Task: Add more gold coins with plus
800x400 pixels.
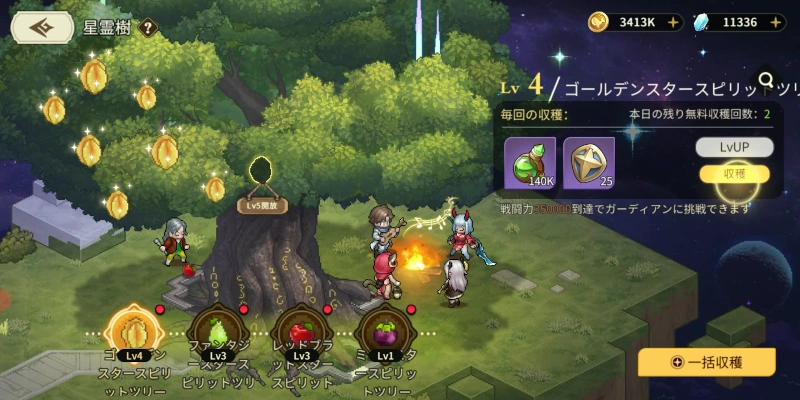Action: [x=671, y=21]
